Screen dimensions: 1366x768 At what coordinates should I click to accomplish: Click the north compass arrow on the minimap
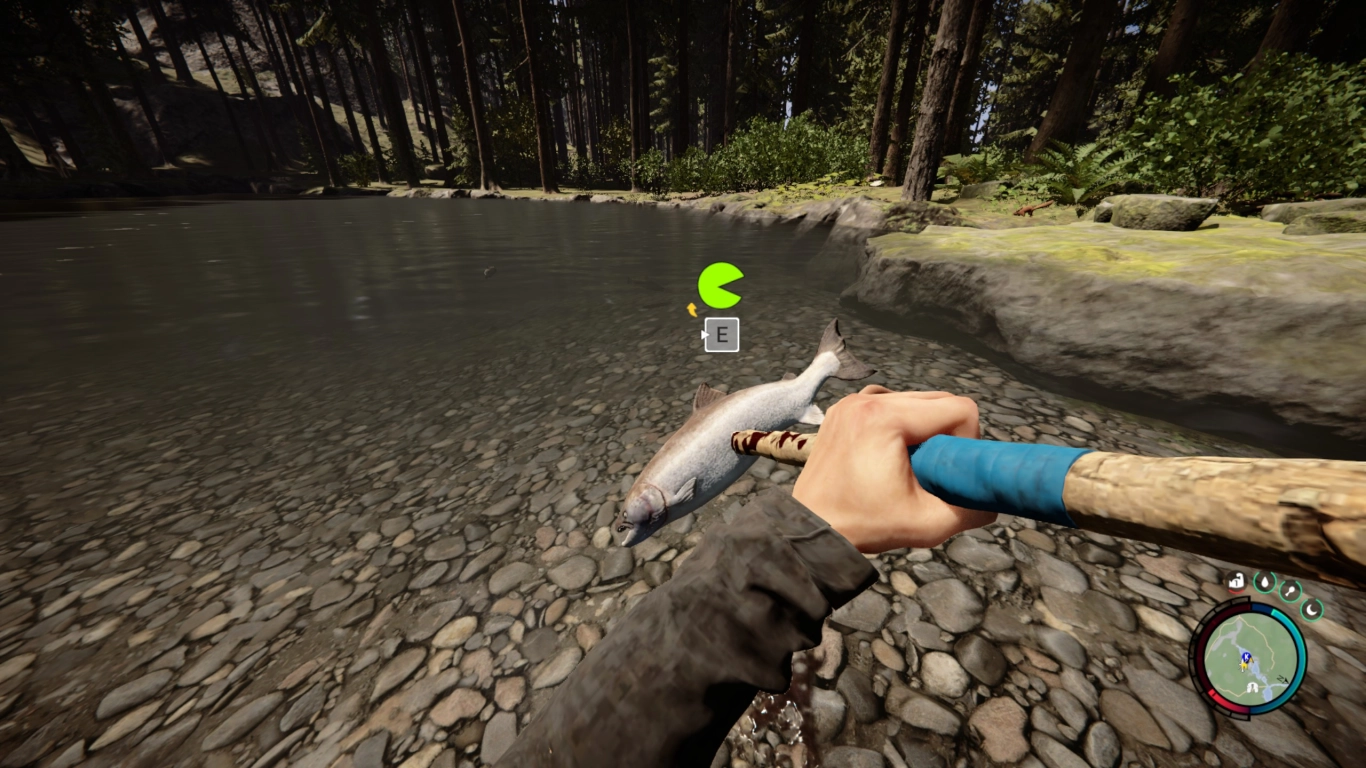[x=1282, y=679]
